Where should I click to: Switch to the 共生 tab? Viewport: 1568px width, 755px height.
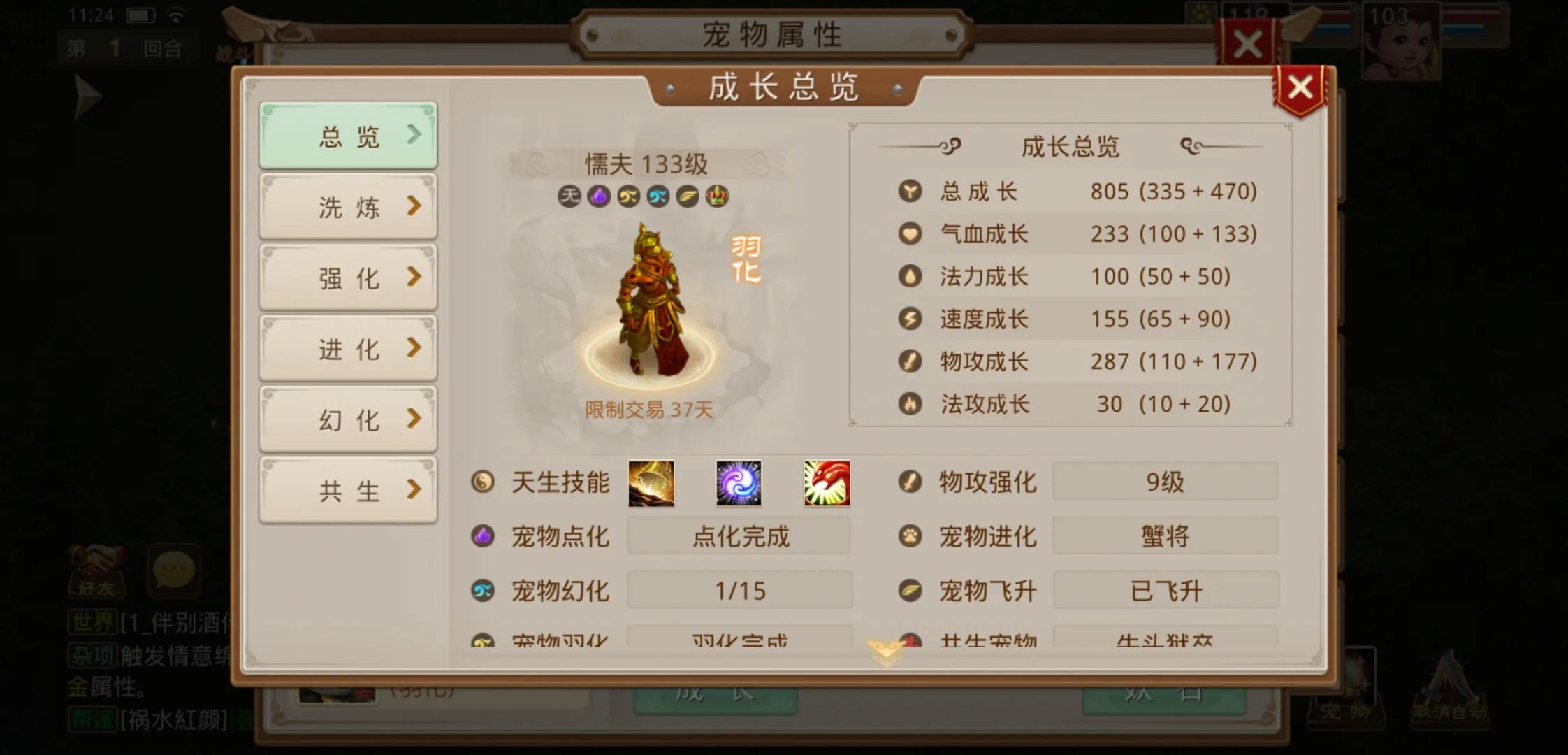(x=347, y=489)
